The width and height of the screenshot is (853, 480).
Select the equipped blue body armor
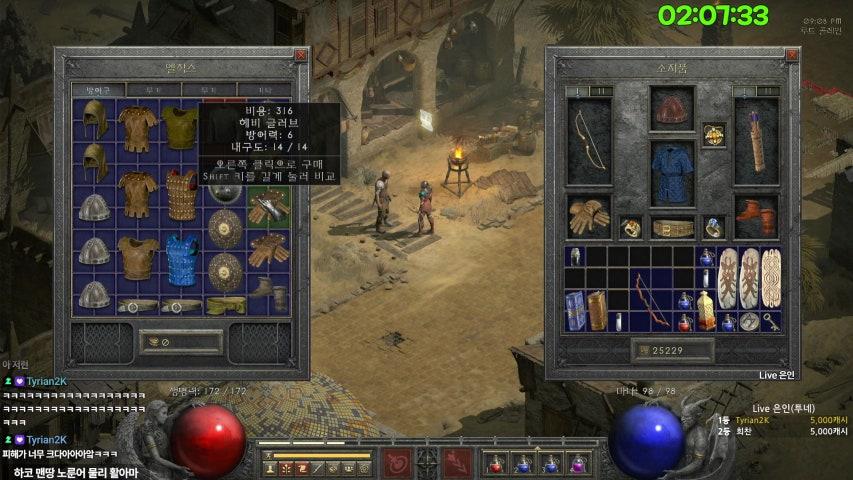point(671,171)
